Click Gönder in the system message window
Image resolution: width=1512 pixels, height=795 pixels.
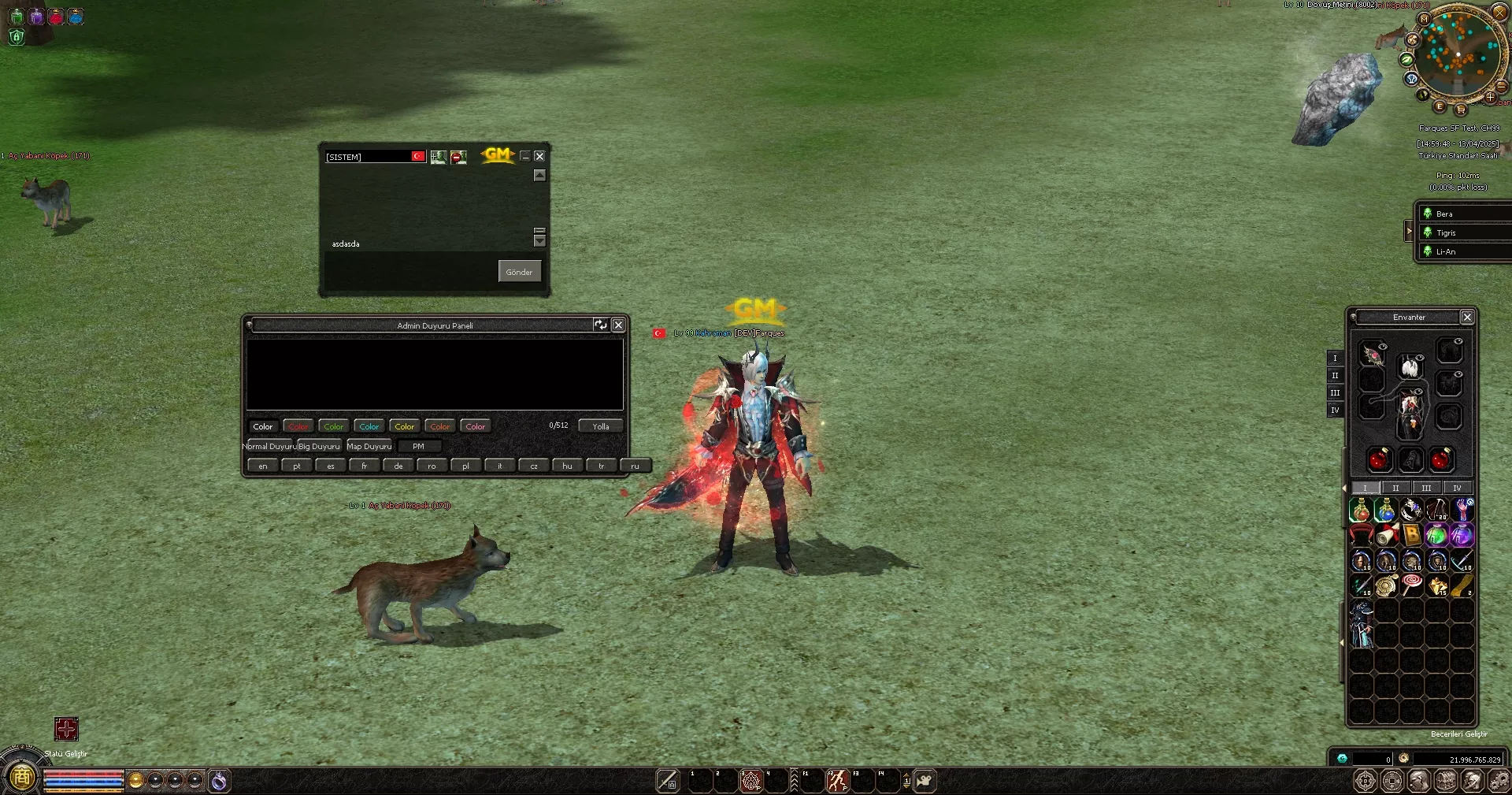point(519,271)
